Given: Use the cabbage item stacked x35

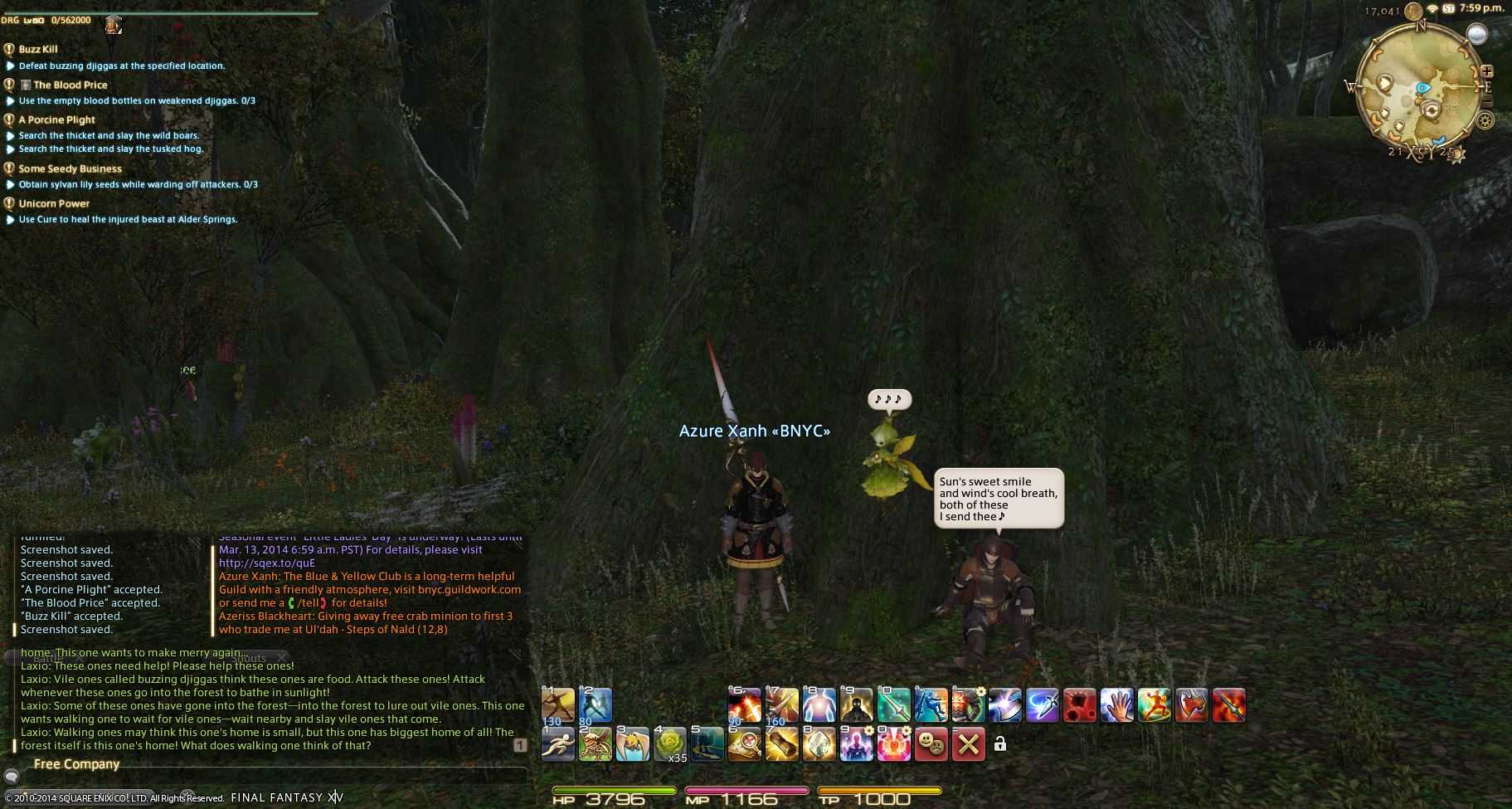Looking at the screenshot, I should pos(670,744).
